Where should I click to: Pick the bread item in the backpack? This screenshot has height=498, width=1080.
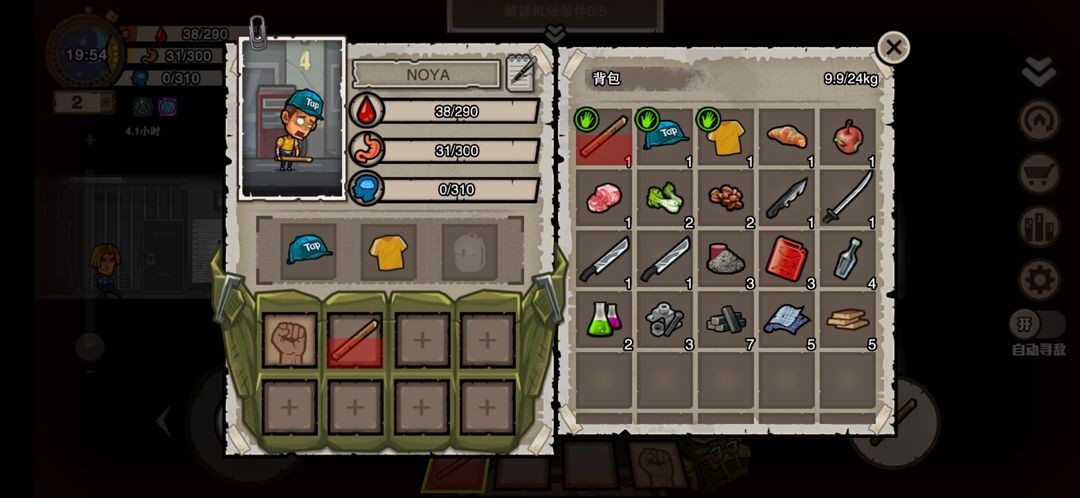(786, 137)
